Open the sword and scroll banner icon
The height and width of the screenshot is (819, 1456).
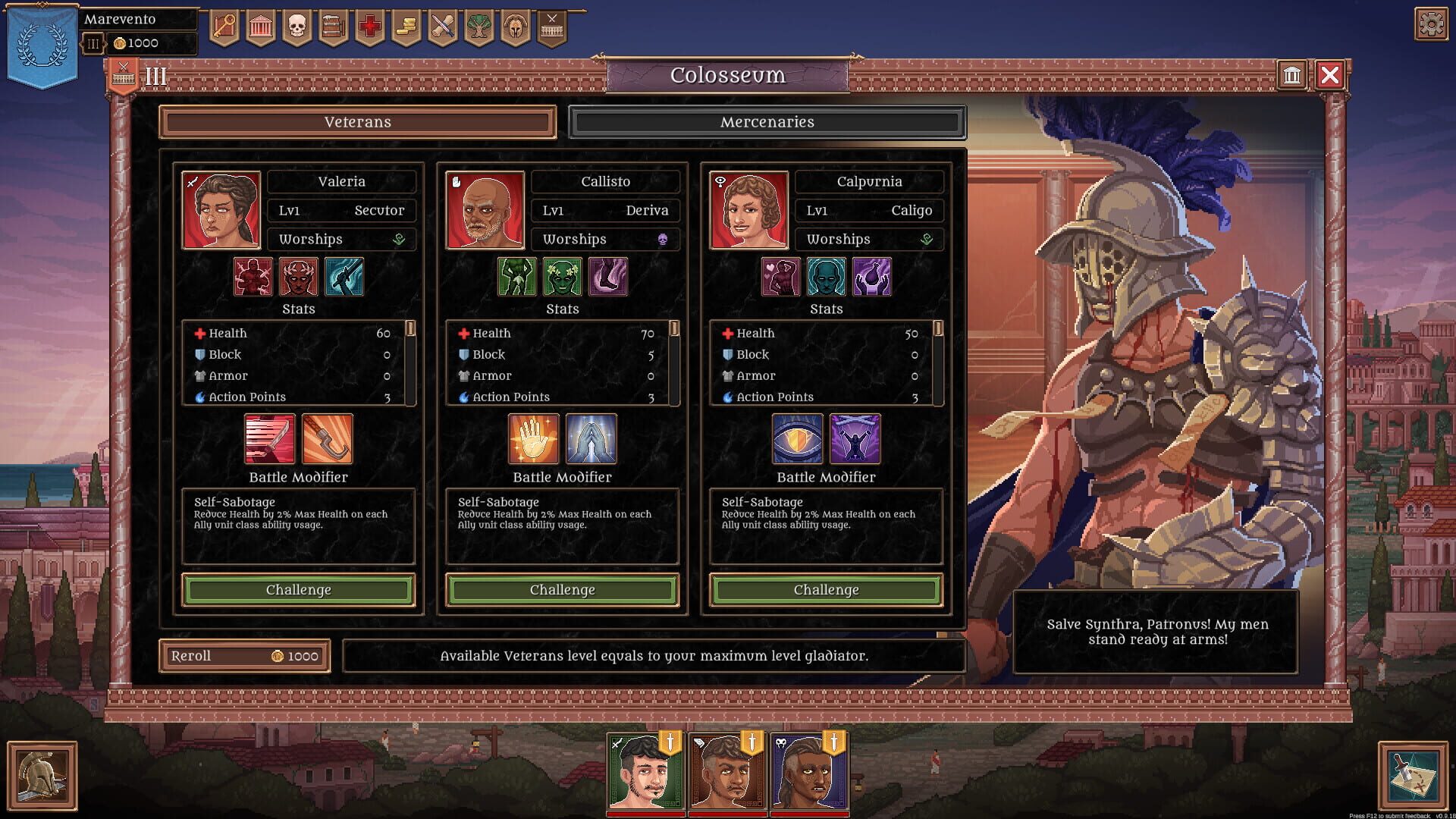442,24
